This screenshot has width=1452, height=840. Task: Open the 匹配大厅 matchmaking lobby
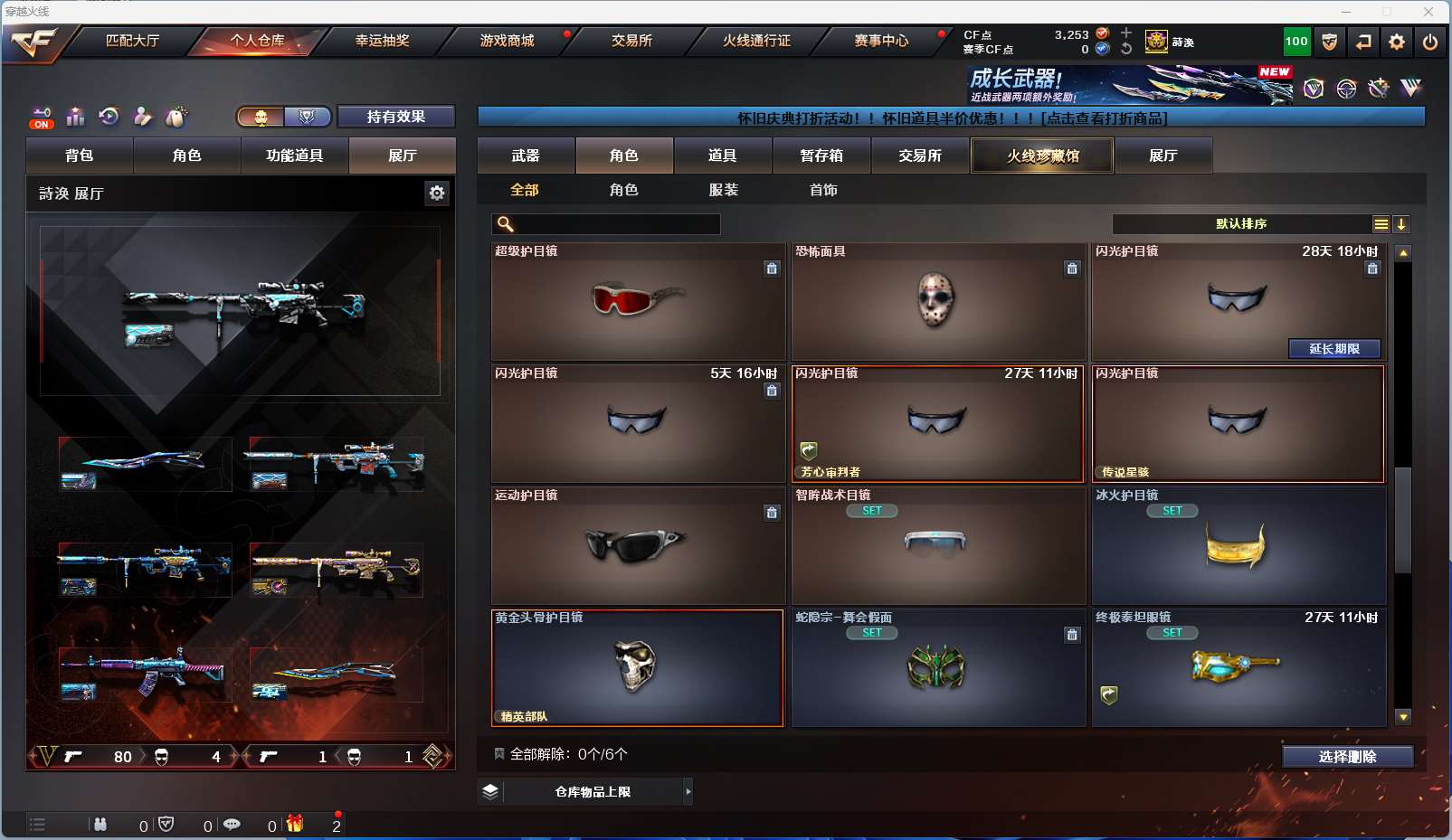tap(132, 41)
